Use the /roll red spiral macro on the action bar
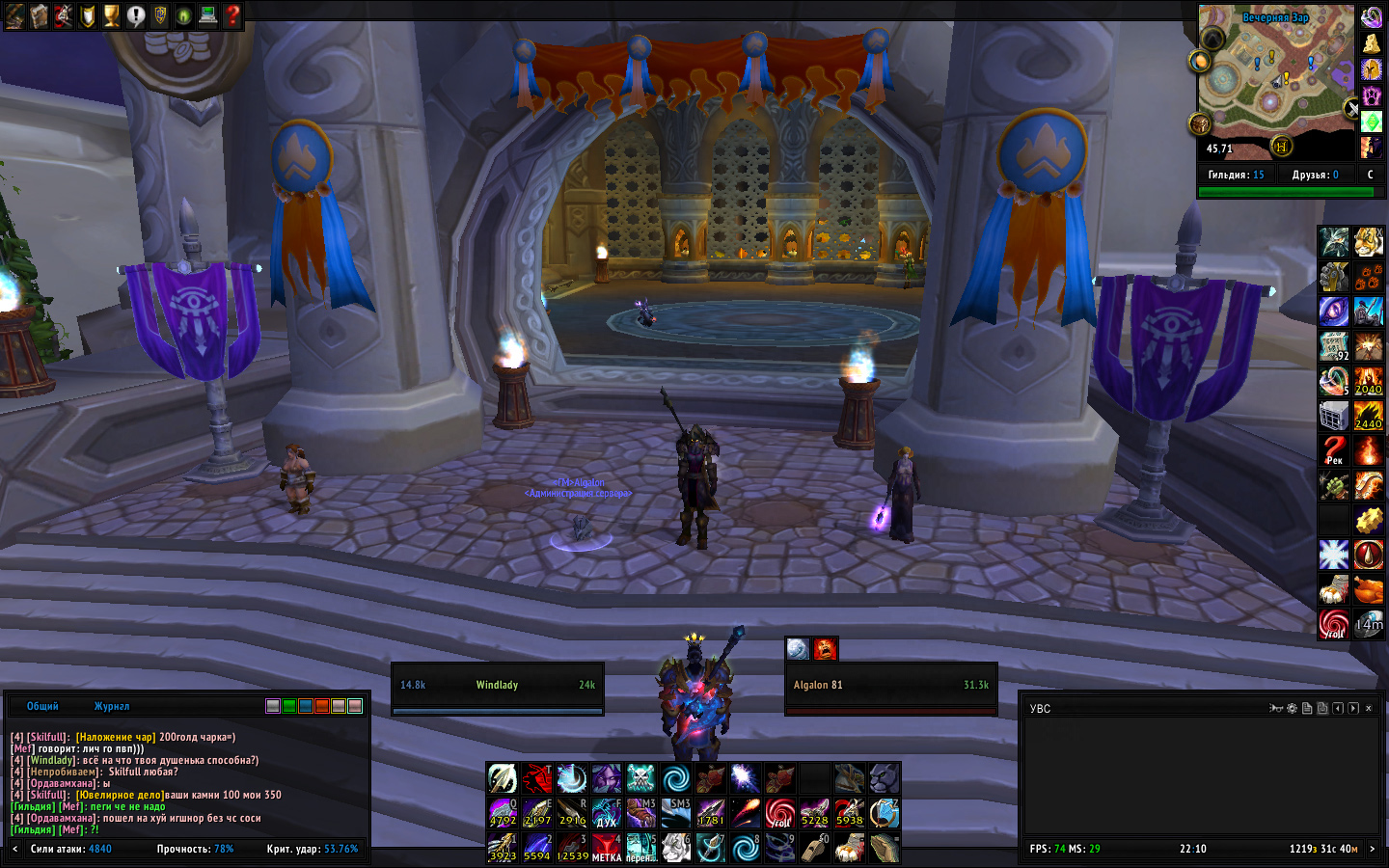The height and width of the screenshot is (868, 1389). click(x=779, y=814)
